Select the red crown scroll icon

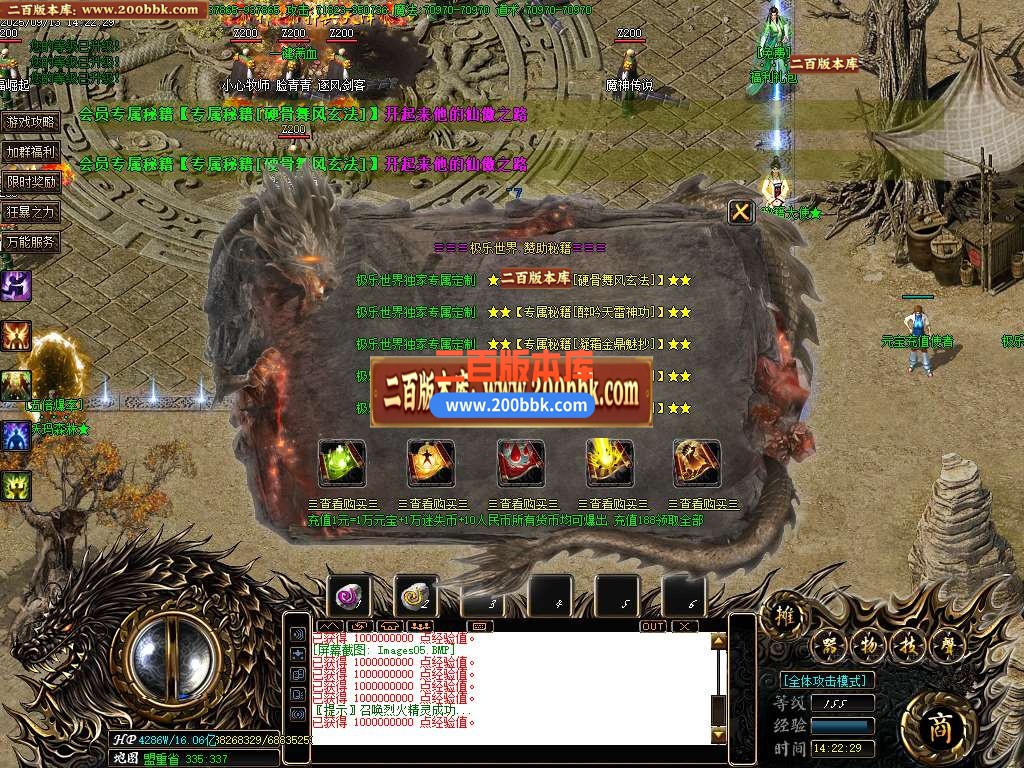[521, 463]
